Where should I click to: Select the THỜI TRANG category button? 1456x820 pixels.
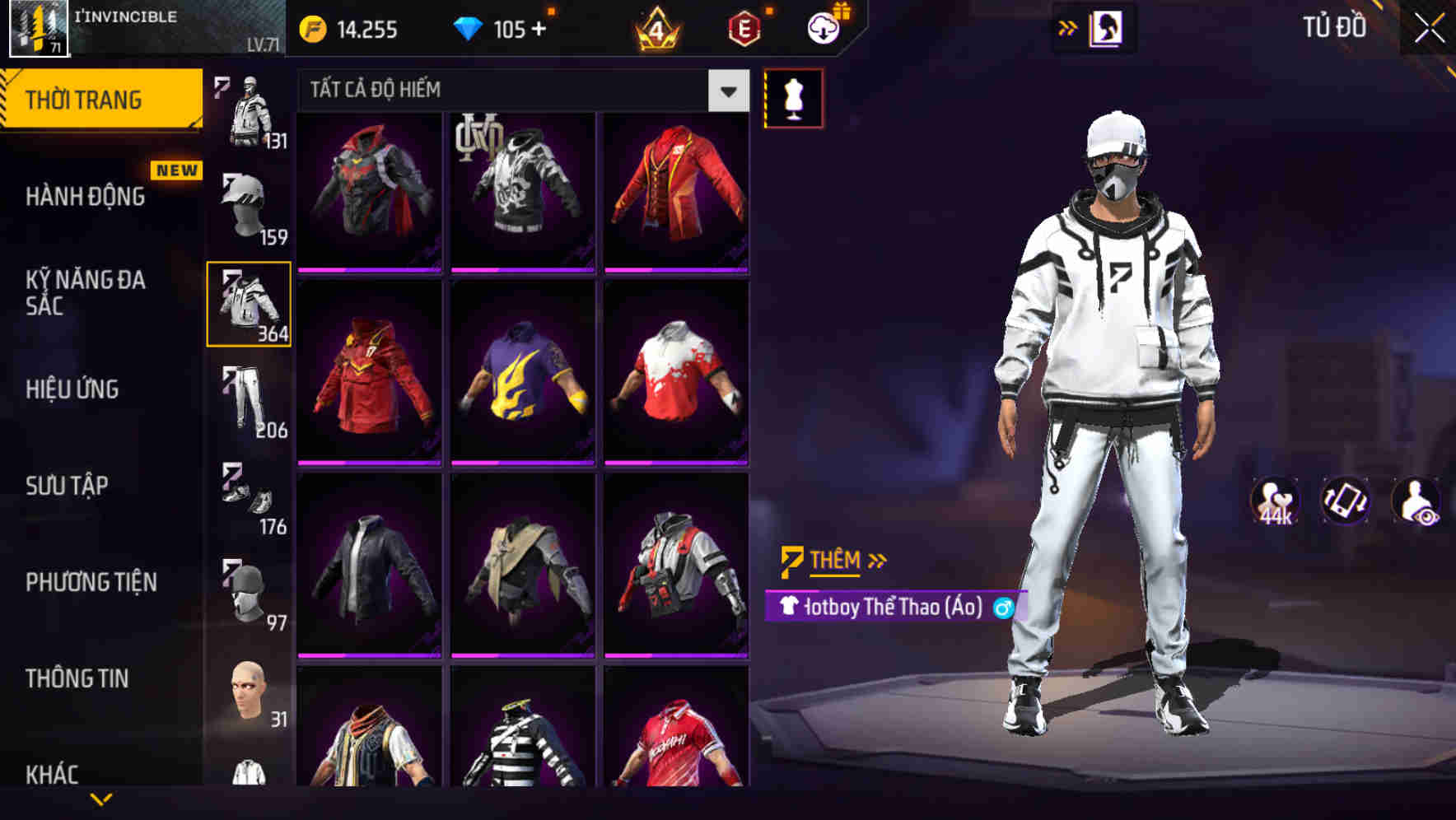coord(85,100)
